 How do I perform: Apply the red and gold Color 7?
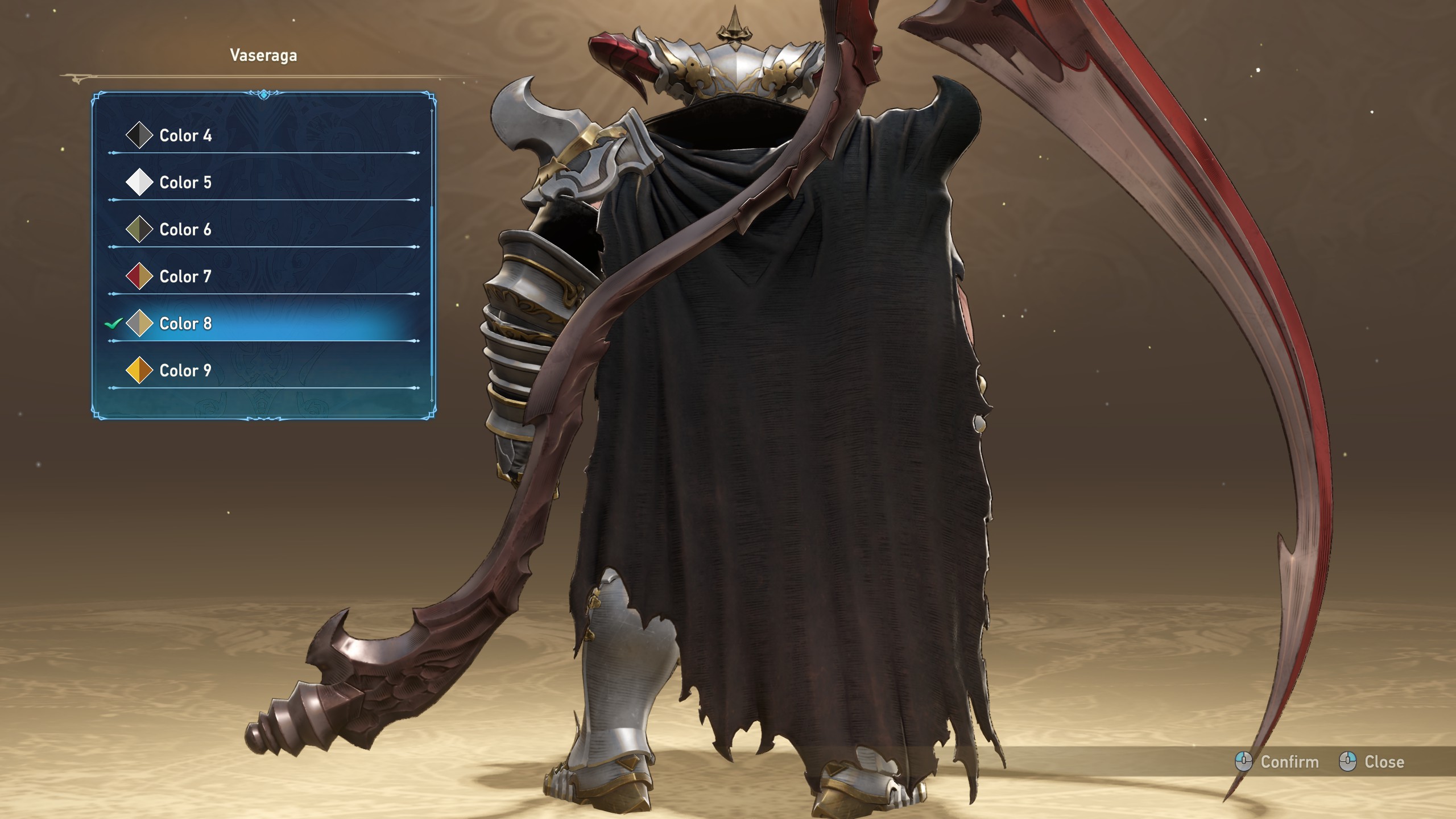coord(185,276)
